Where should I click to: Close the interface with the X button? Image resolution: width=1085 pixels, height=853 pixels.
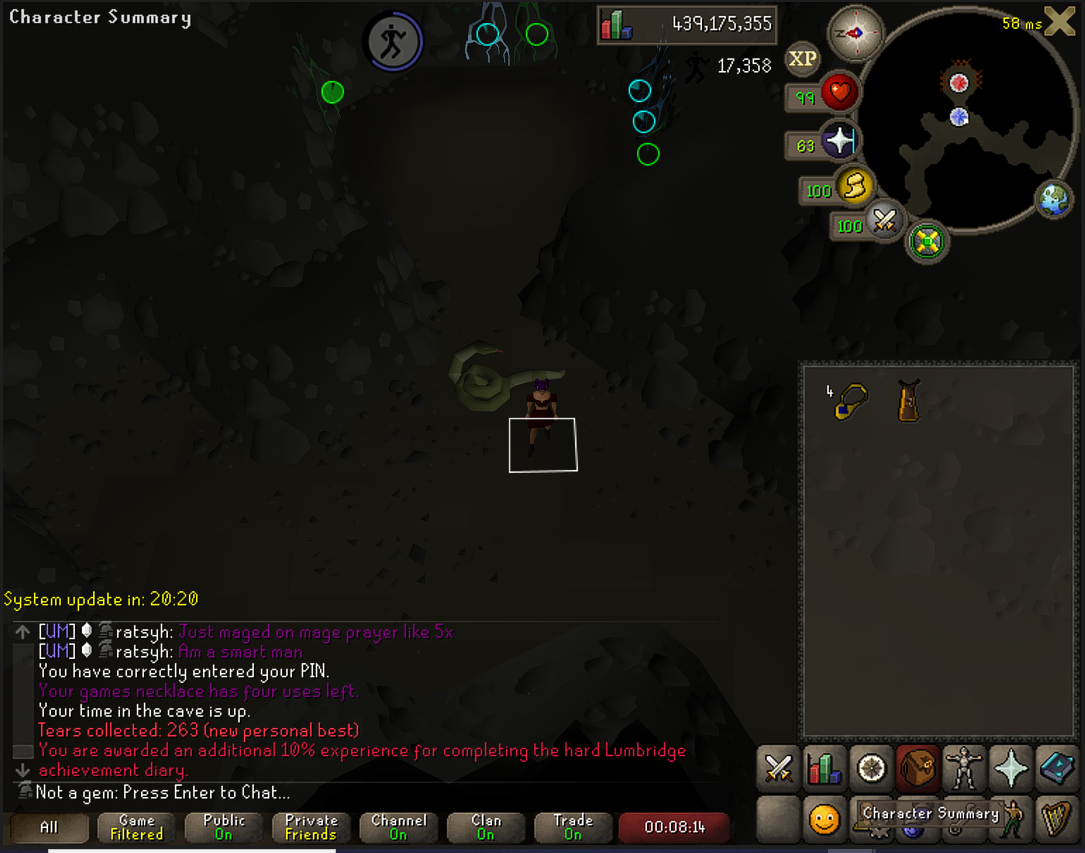[x=1059, y=20]
